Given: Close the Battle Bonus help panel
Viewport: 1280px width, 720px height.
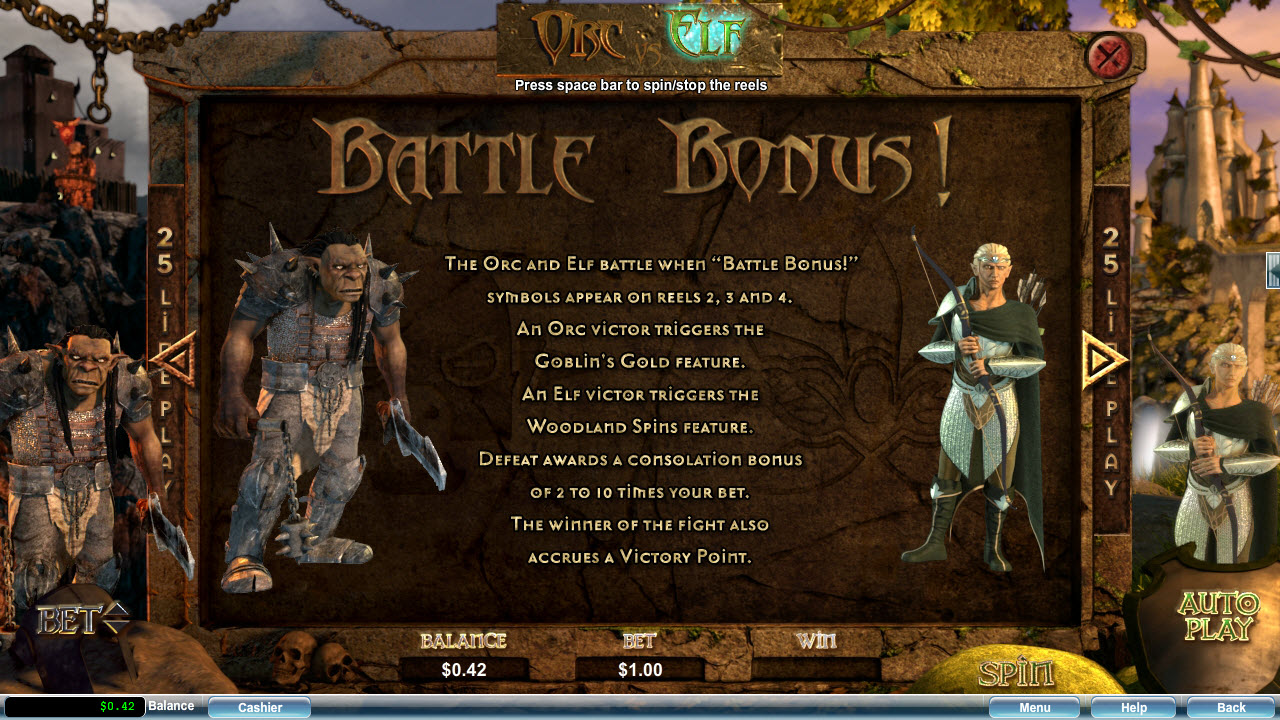Looking at the screenshot, I should tap(1108, 56).
